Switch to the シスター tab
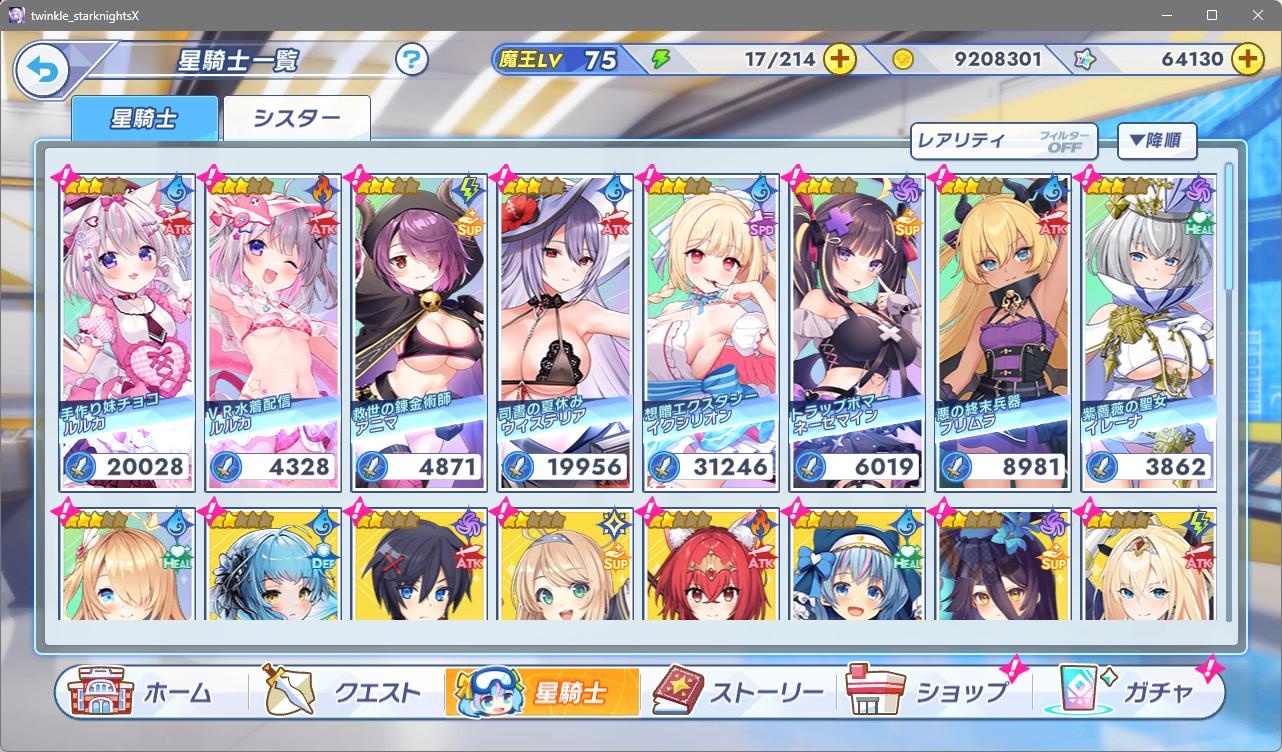The width and height of the screenshot is (1282, 752). [297, 119]
